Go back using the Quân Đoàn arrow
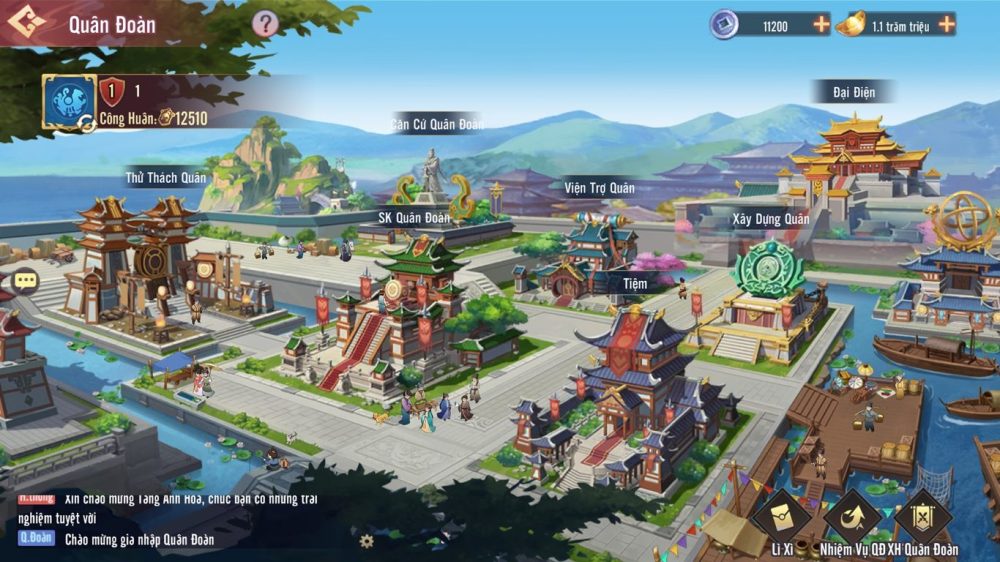This screenshot has width=1000, height=562. (26, 23)
